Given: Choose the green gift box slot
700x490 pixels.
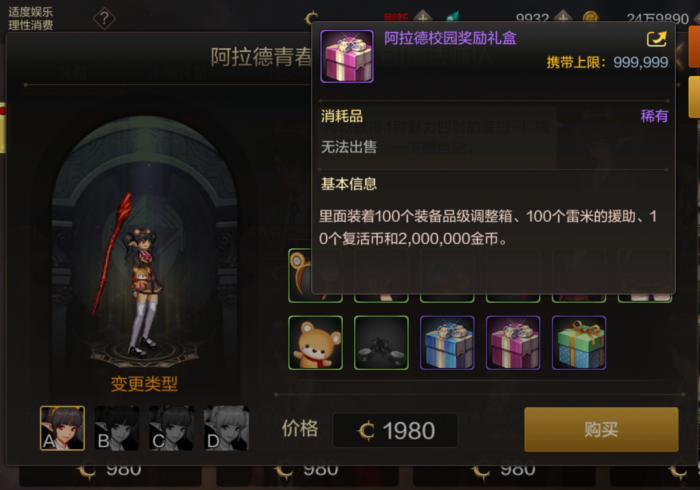Looking at the screenshot, I should [x=579, y=343].
